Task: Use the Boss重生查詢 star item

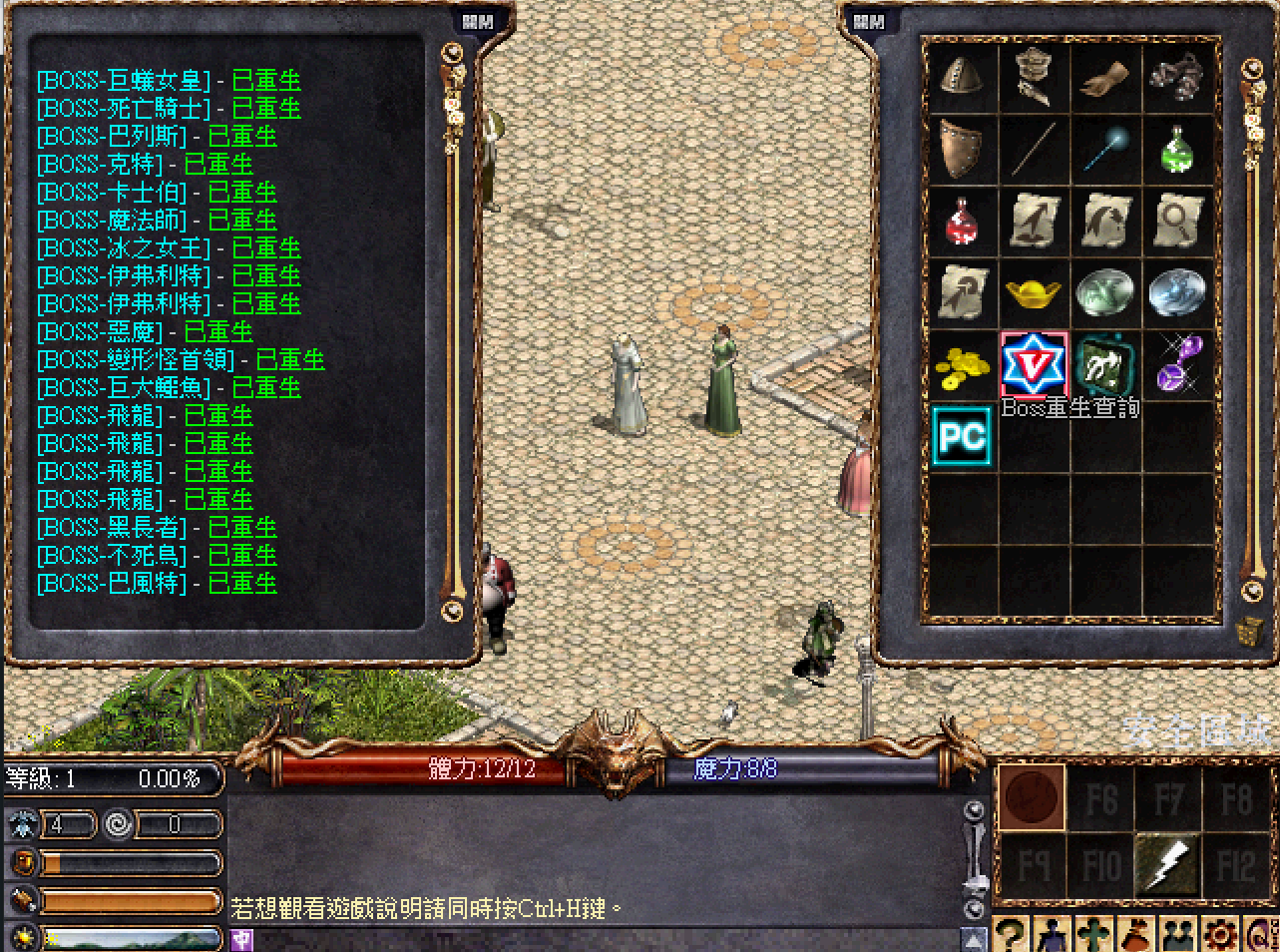Action: pyautogui.click(x=1033, y=365)
